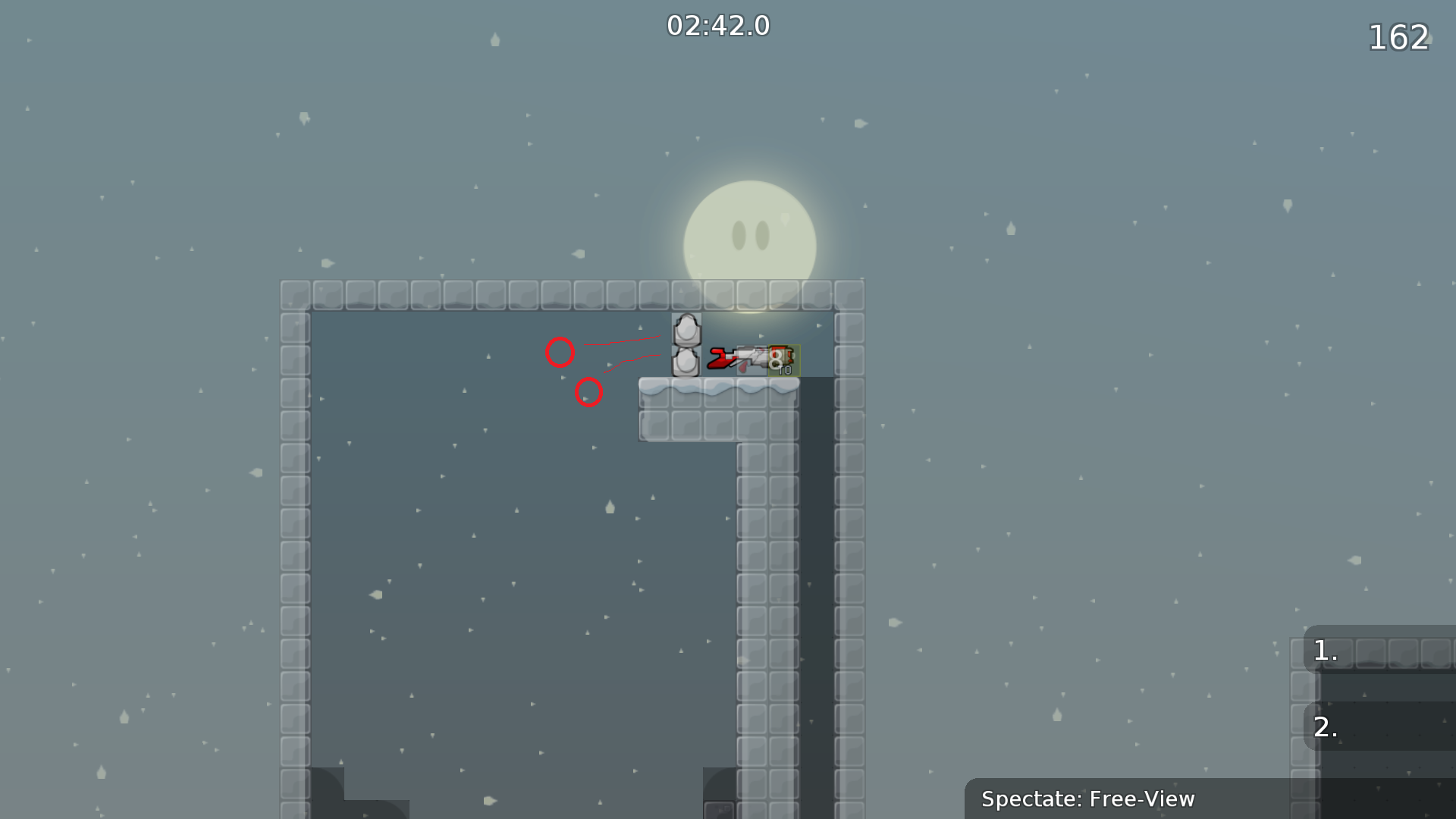Click the upper red hit marker circle
Viewport: 1456px width, 819px height.
(x=561, y=351)
